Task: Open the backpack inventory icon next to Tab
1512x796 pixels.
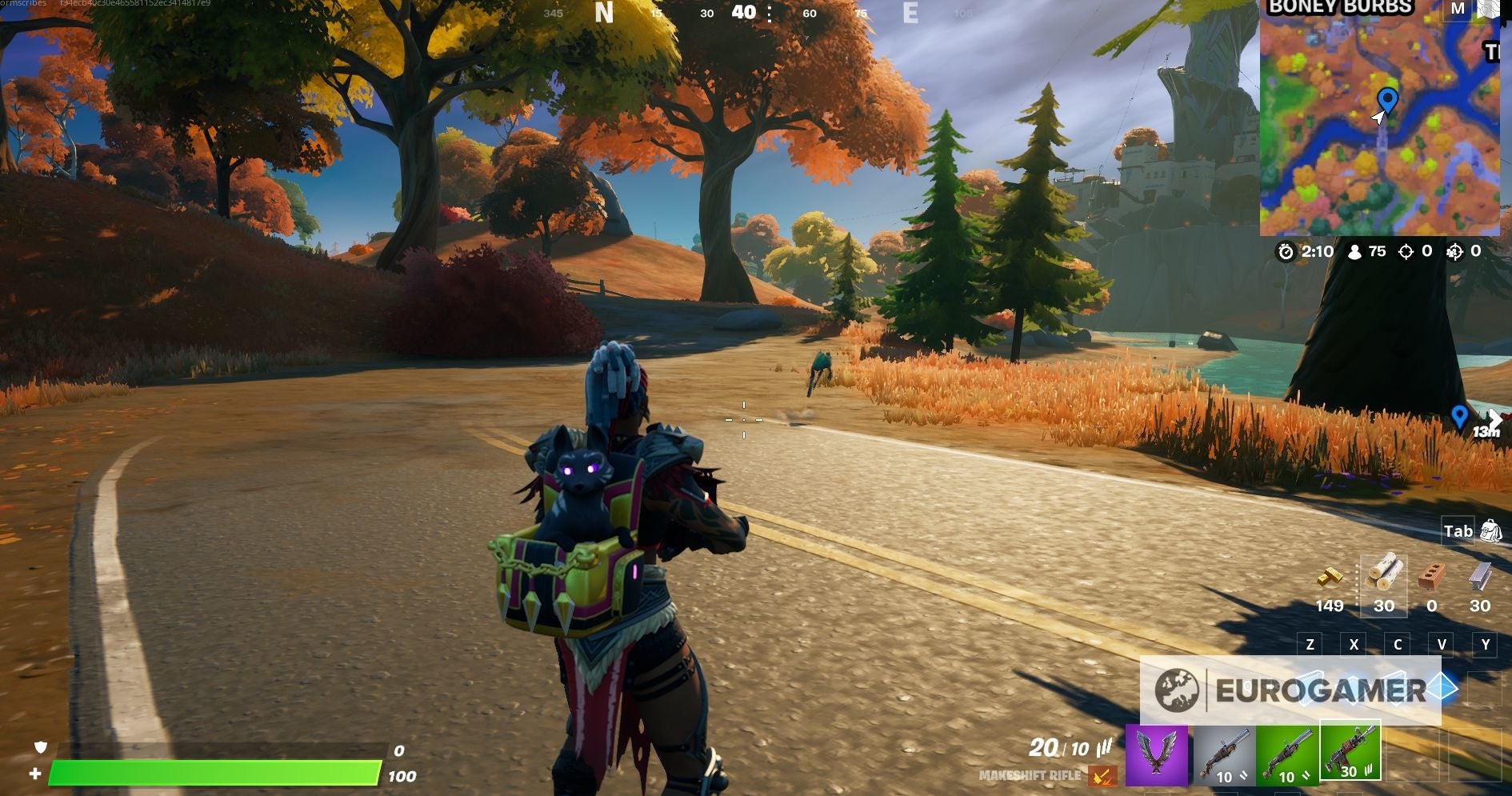Action: [1492, 531]
